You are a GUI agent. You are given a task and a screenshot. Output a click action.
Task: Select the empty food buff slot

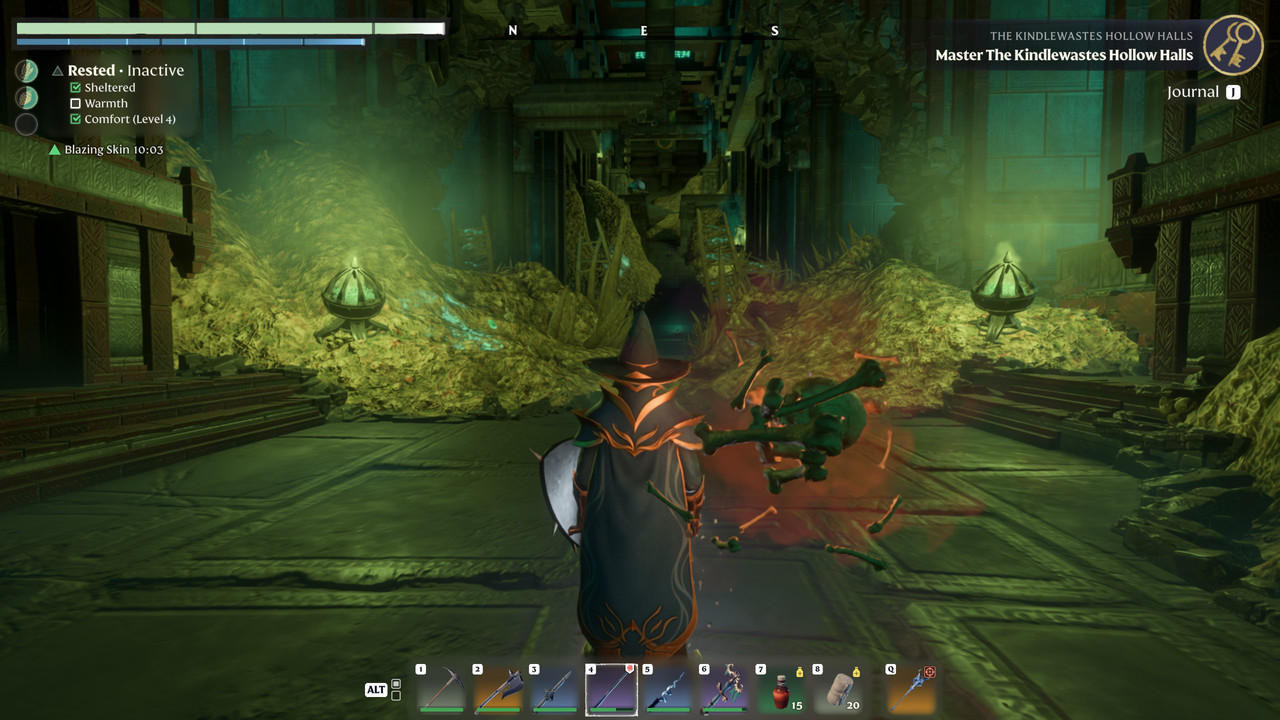pyautogui.click(x=27, y=124)
